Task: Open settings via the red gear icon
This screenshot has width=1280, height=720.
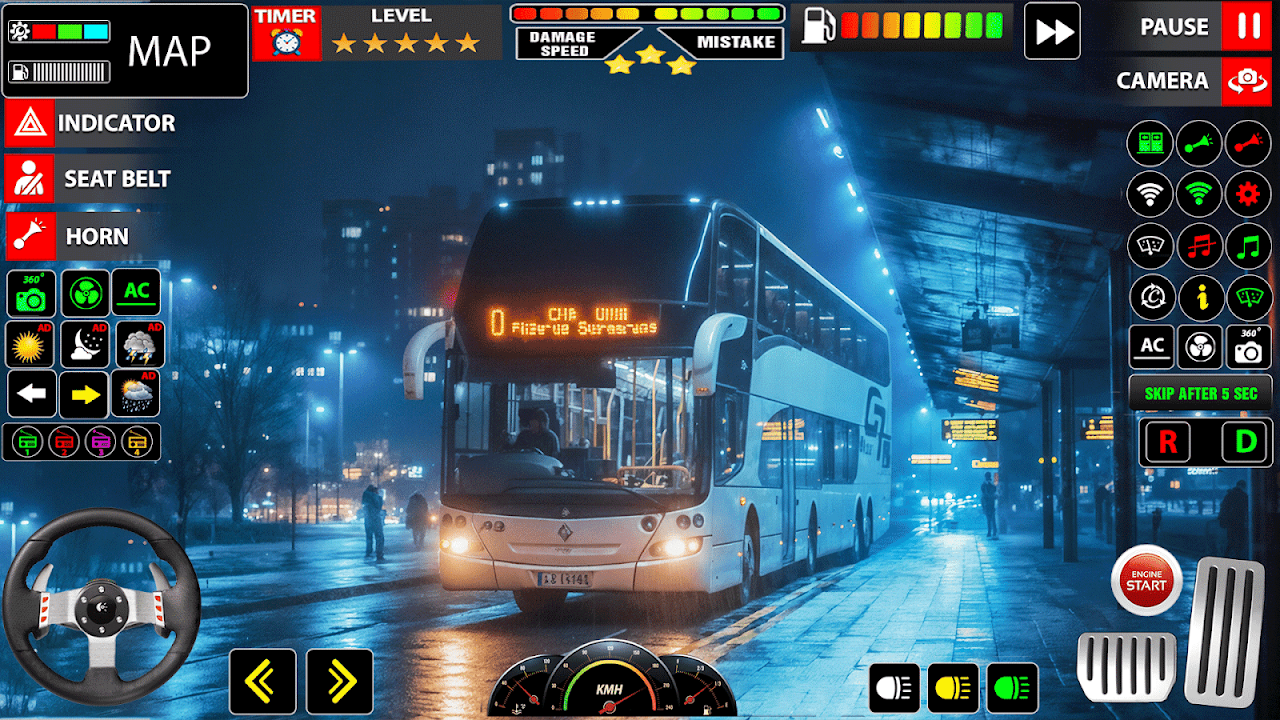Action: (1248, 194)
